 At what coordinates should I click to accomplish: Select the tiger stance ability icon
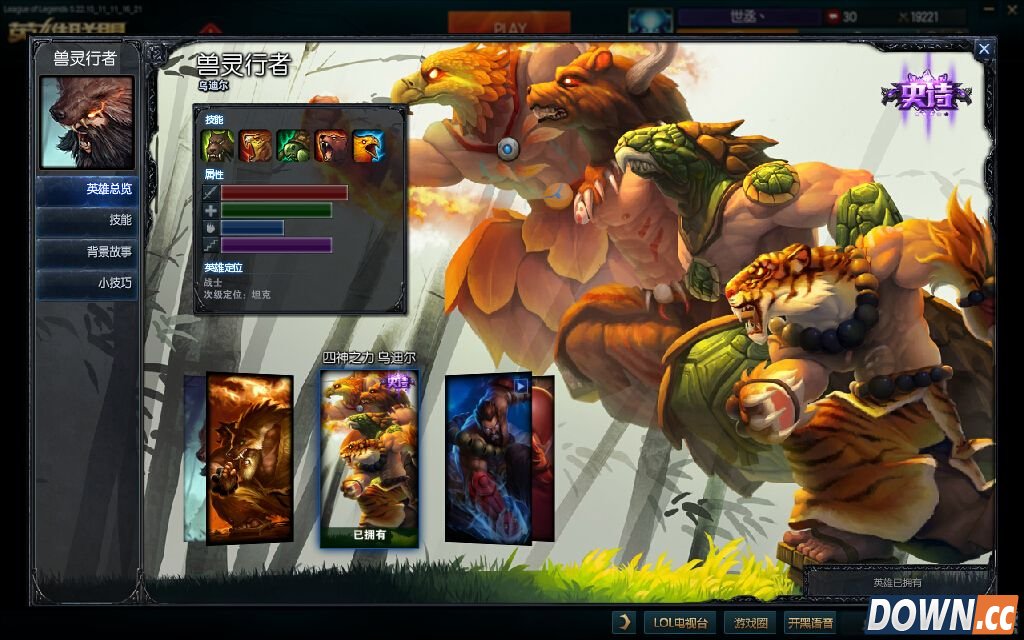[256, 146]
